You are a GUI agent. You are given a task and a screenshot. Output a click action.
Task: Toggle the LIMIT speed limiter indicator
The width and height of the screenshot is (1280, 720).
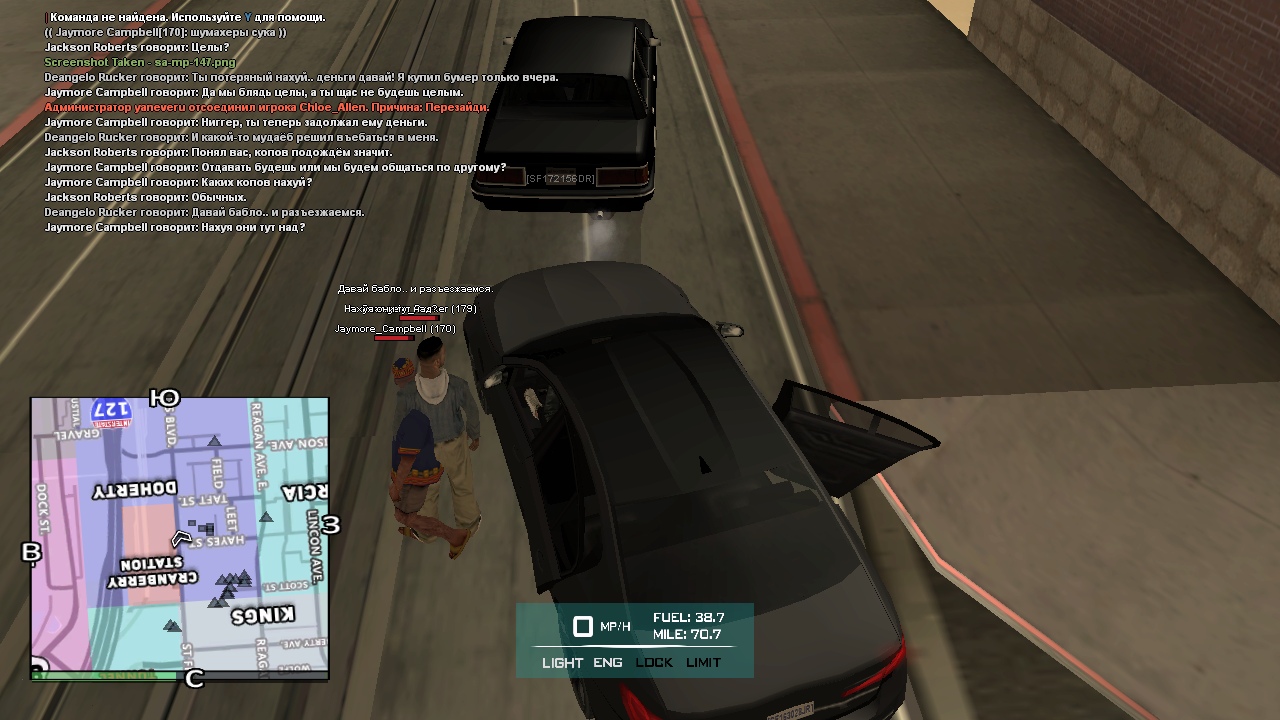point(703,663)
